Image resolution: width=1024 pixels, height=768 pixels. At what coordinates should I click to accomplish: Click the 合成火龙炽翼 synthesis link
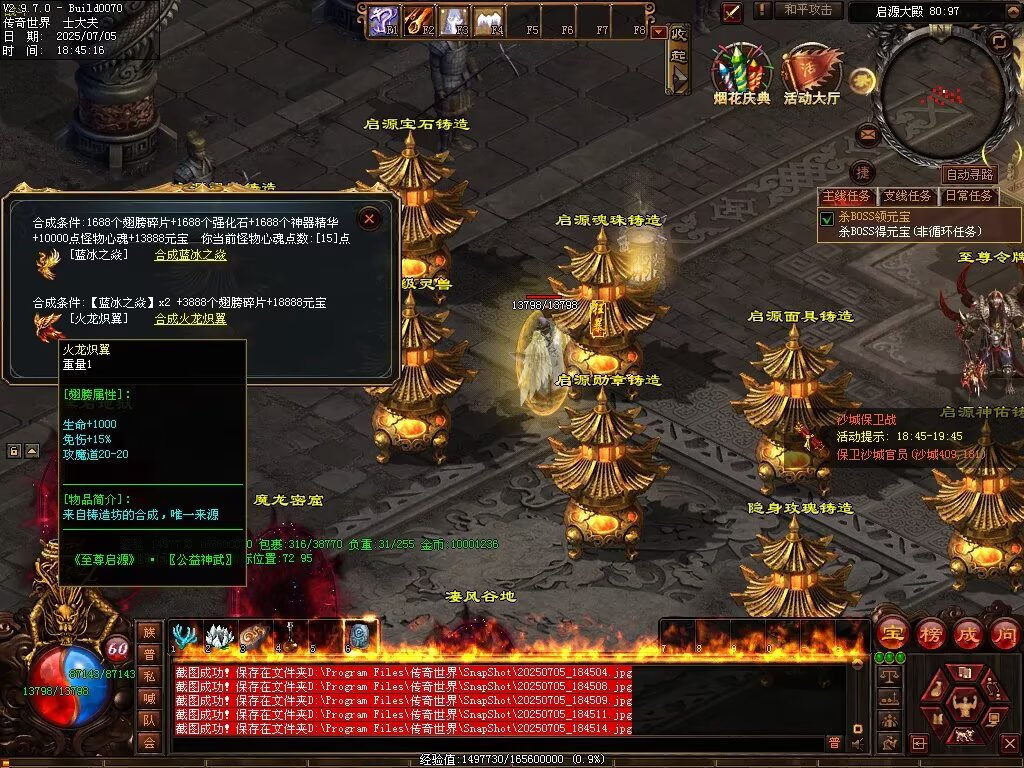click(190, 319)
